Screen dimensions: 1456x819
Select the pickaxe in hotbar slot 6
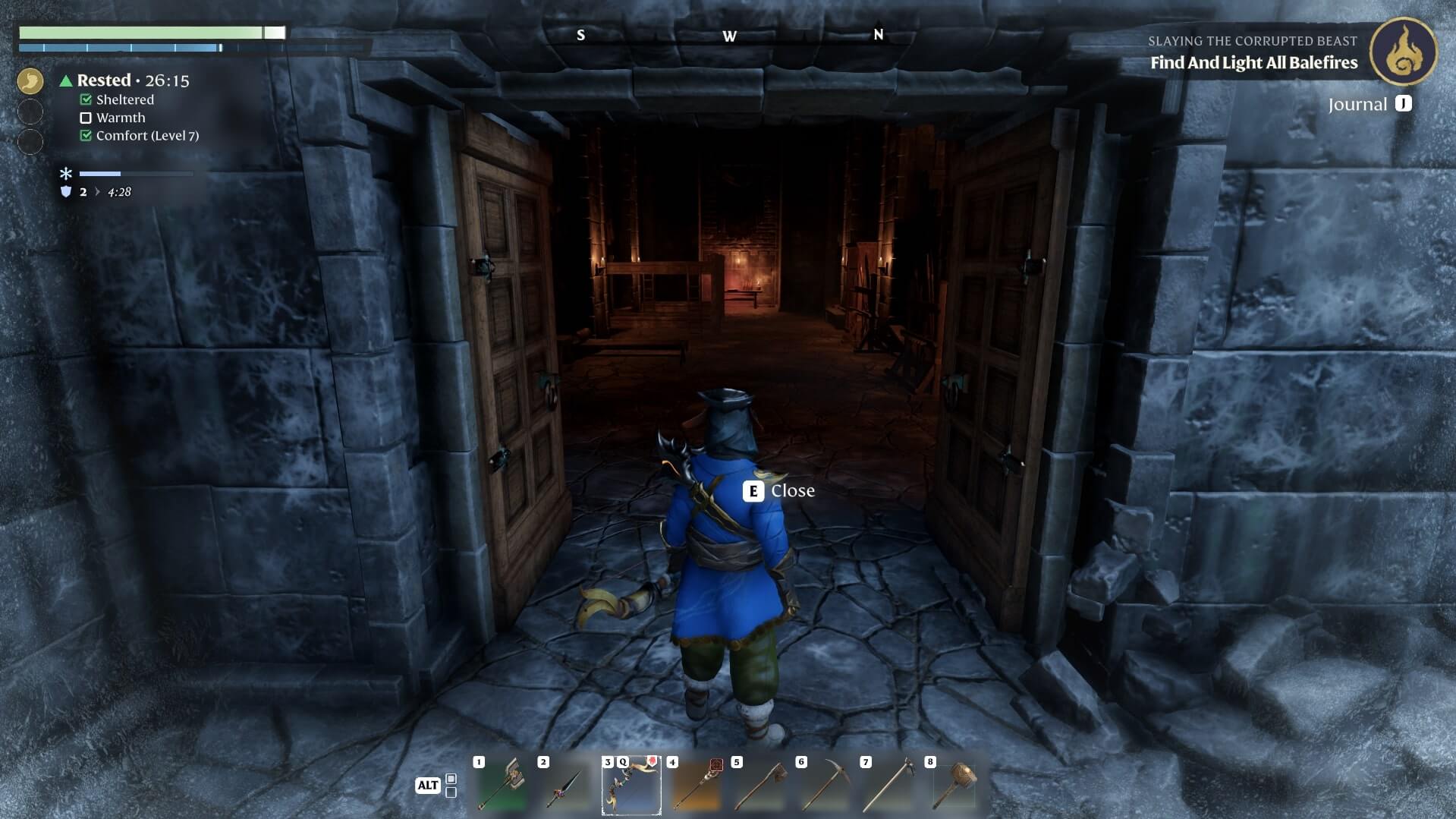[x=825, y=786]
